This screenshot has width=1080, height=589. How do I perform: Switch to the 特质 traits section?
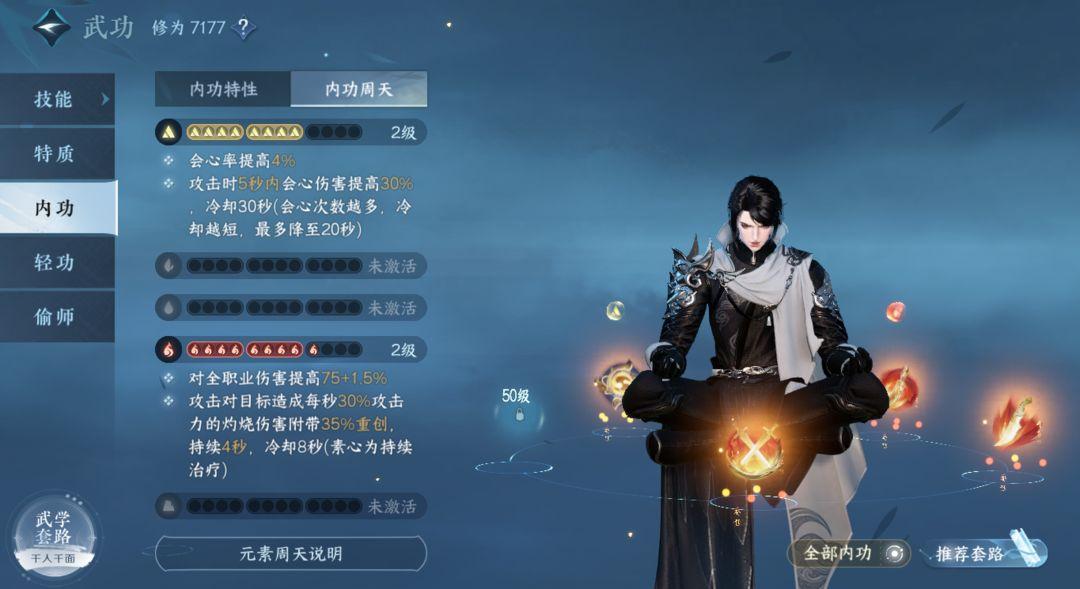57,154
